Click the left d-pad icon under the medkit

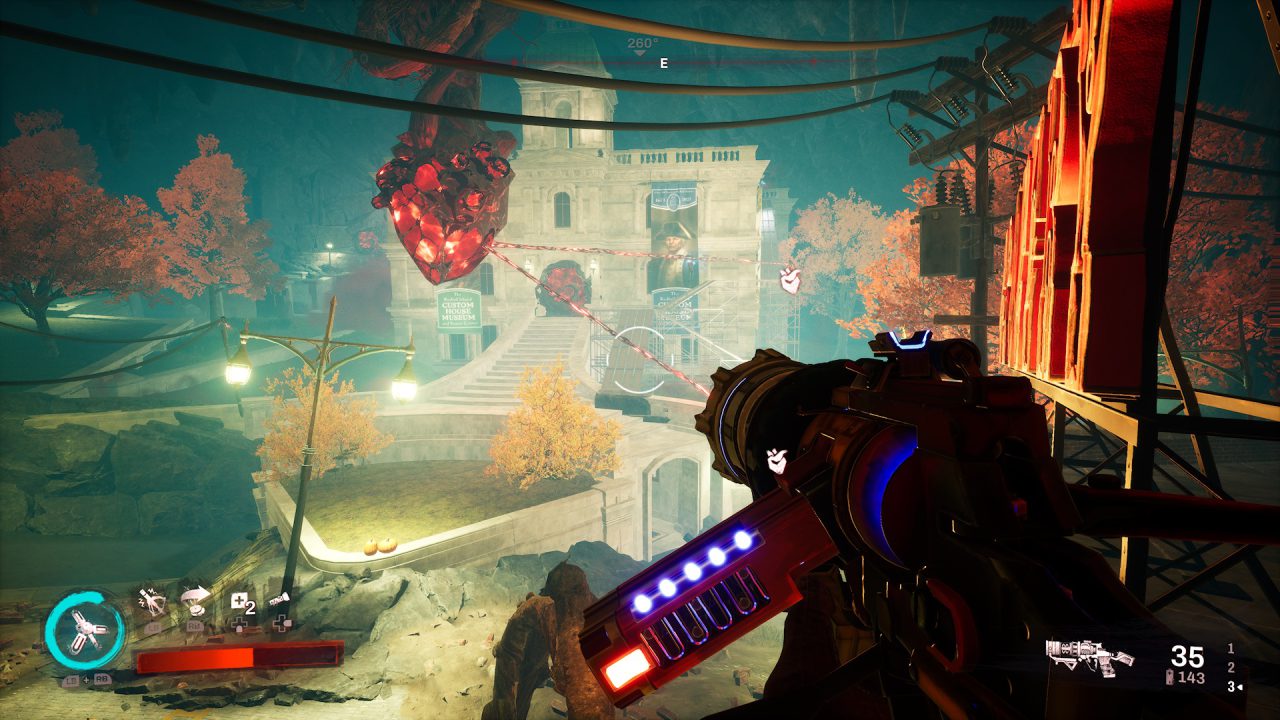[239, 623]
